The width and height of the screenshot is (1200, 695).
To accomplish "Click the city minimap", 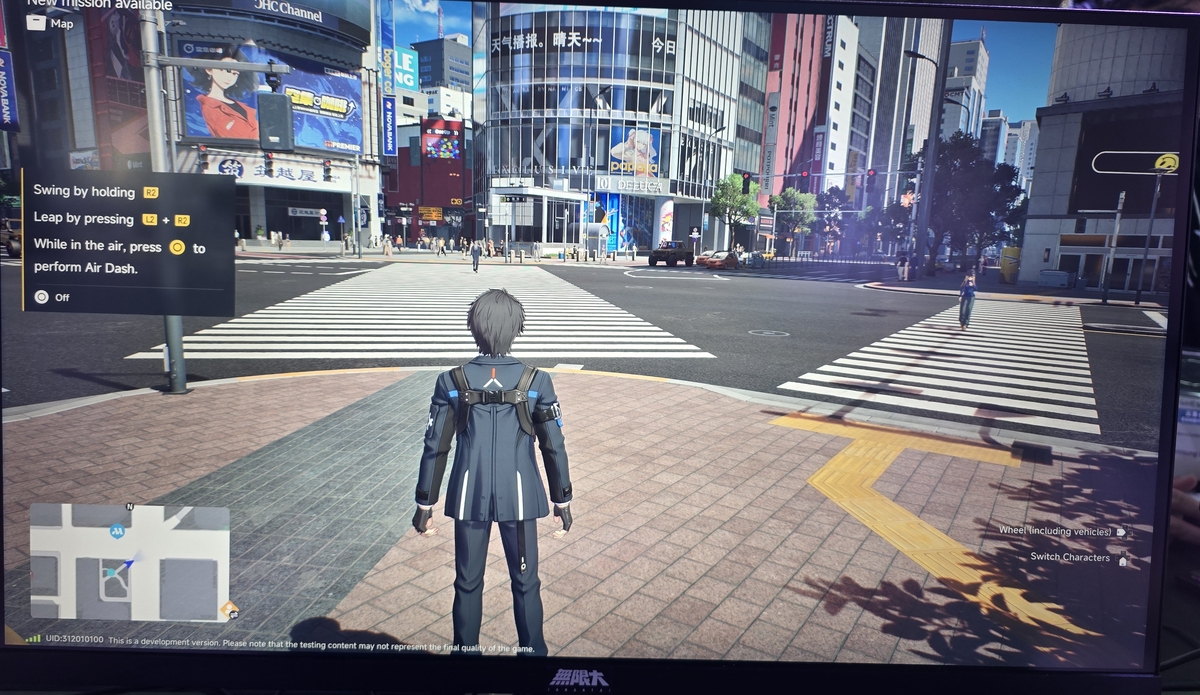I will click(129, 563).
